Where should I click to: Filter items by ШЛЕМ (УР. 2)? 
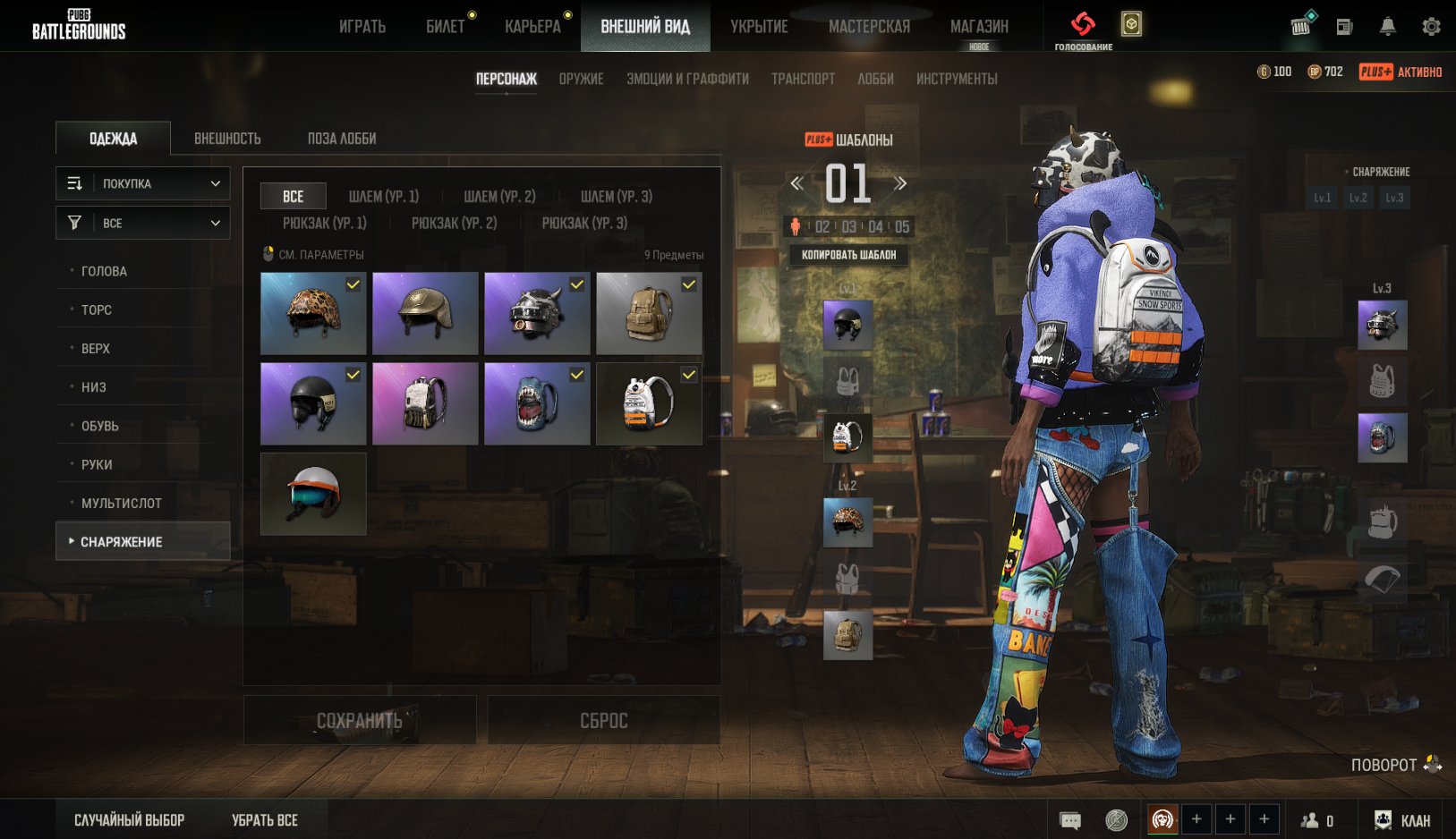pos(499,196)
